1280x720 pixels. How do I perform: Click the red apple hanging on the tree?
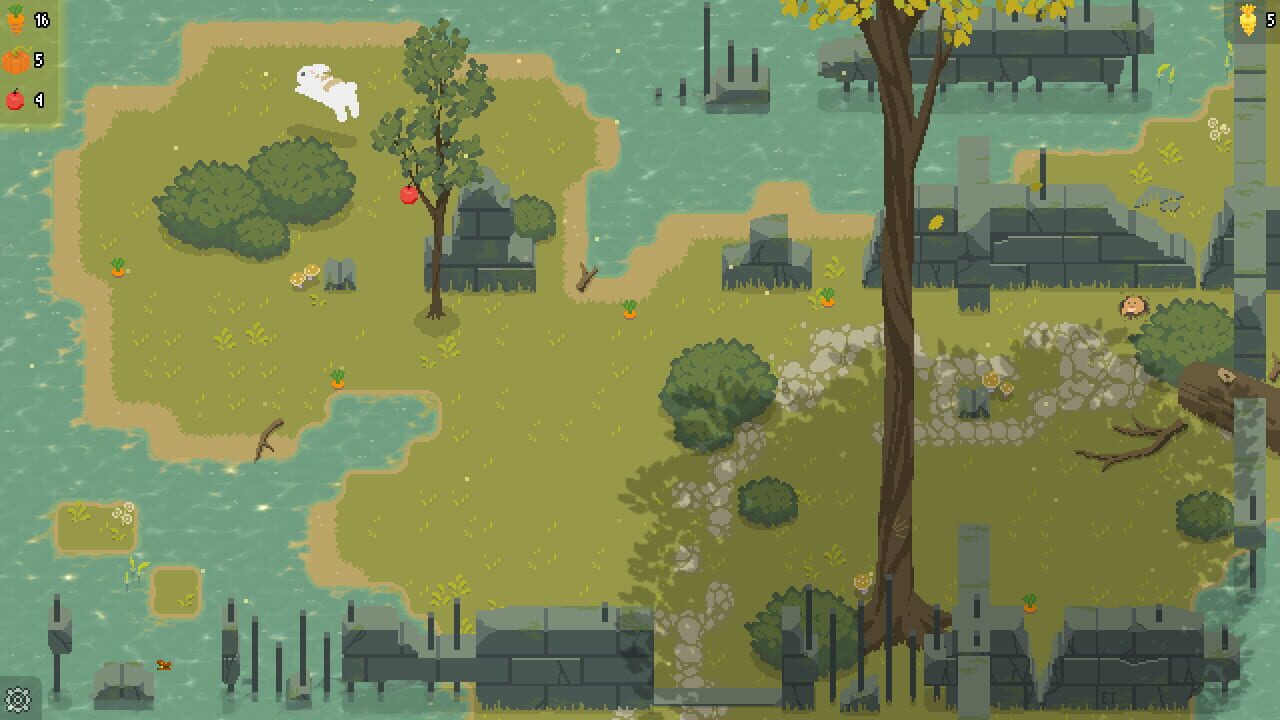pos(408,196)
